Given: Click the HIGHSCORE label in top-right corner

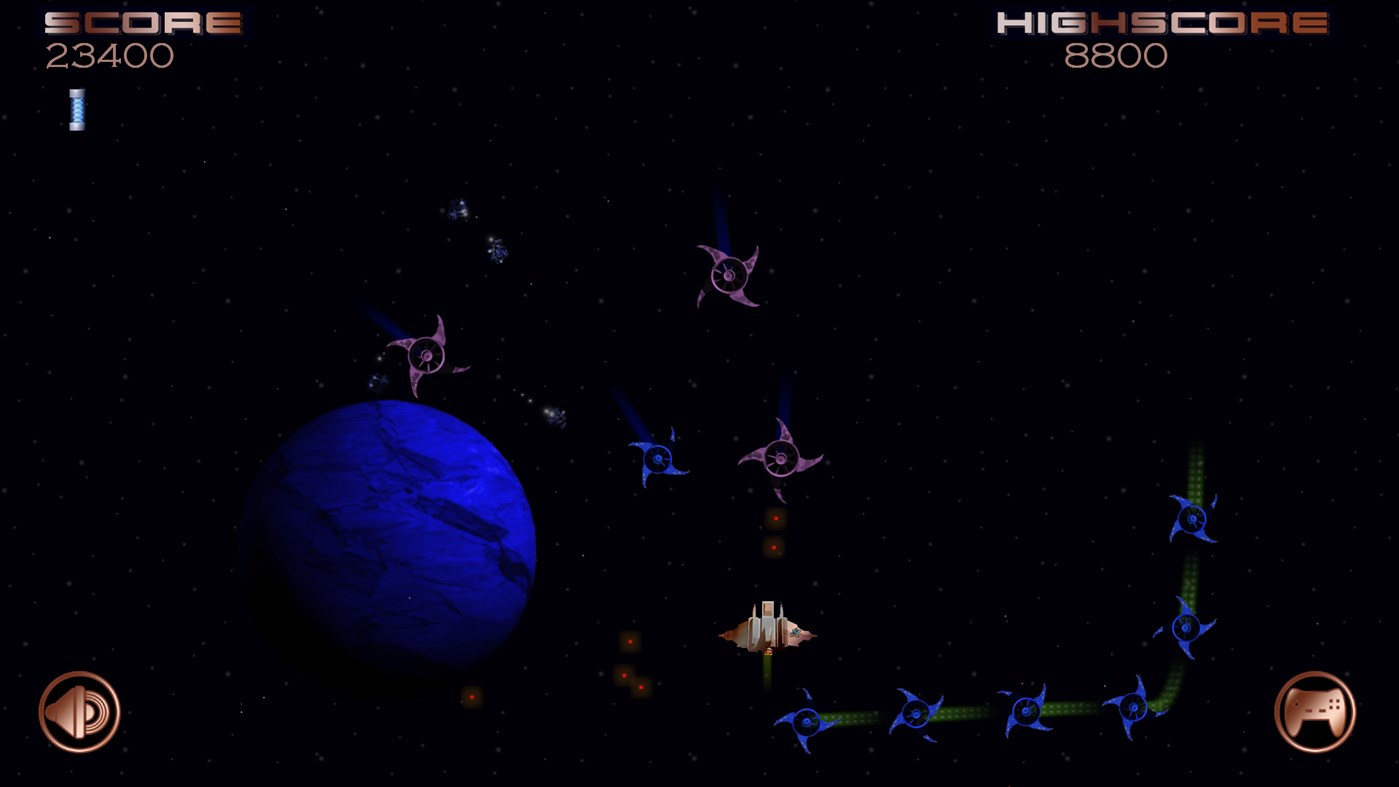Looking at the screenshot, I should [x=1161, y=22].
